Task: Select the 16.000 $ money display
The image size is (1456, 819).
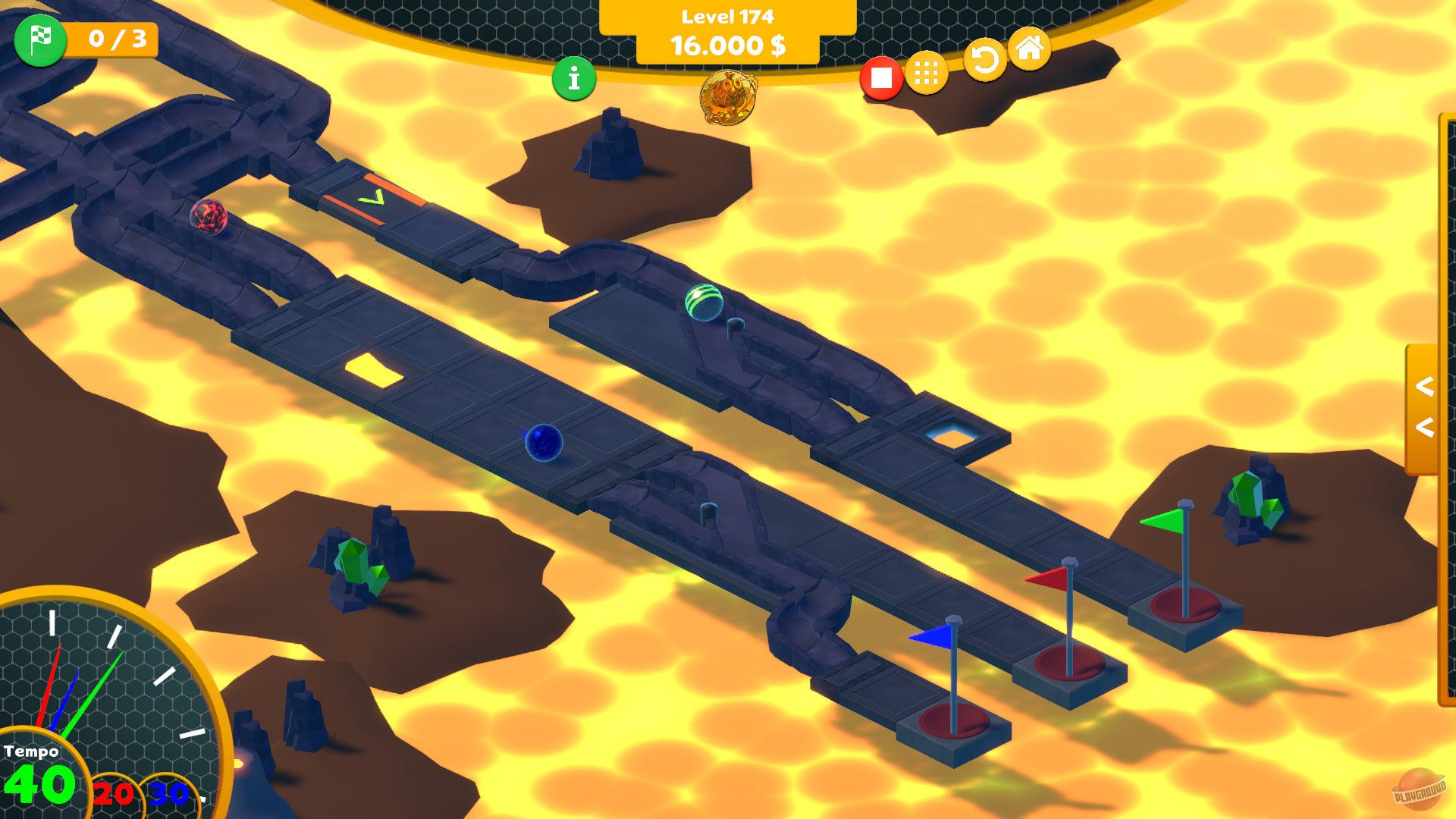Action: click(727, 47)
